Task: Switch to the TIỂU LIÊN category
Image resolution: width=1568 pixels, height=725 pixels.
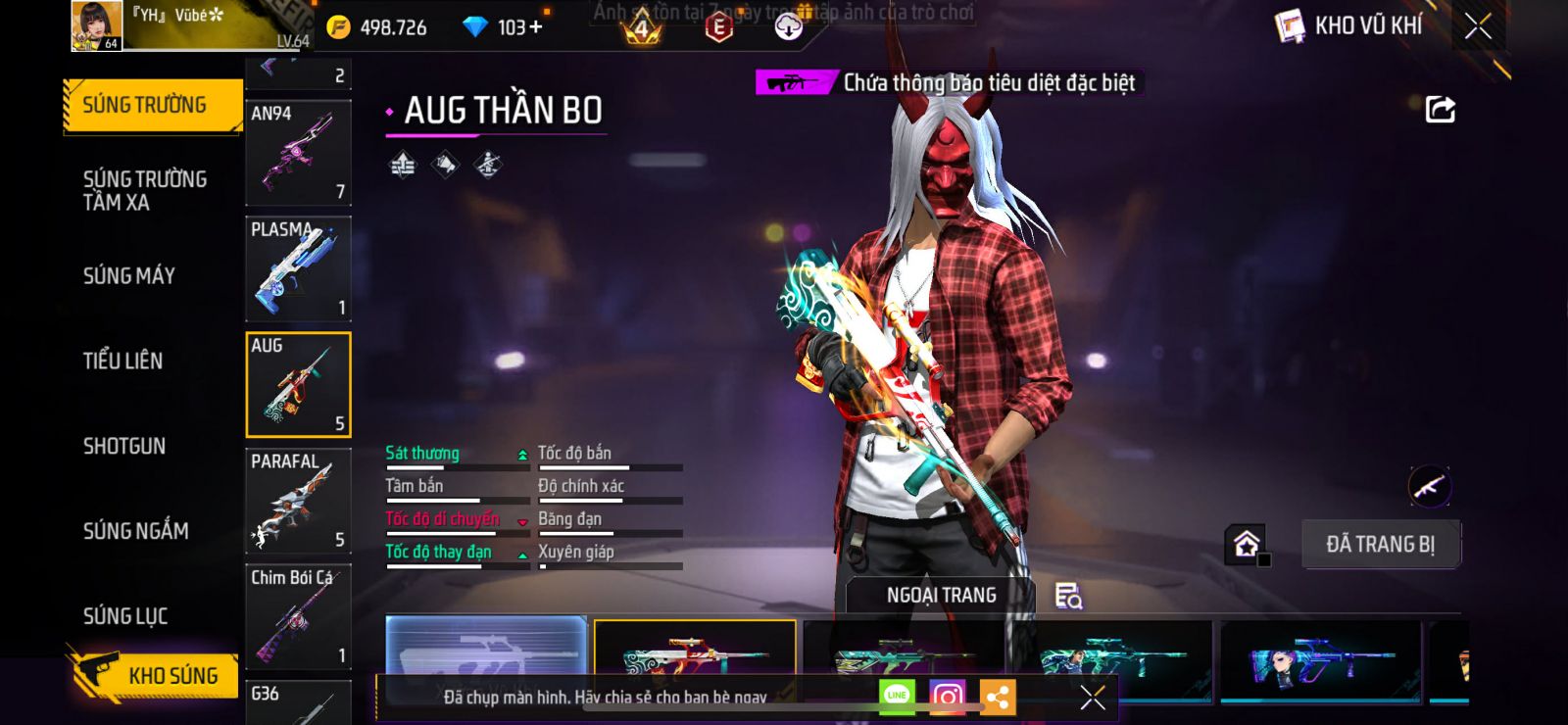Action: [x=122, y=361]
